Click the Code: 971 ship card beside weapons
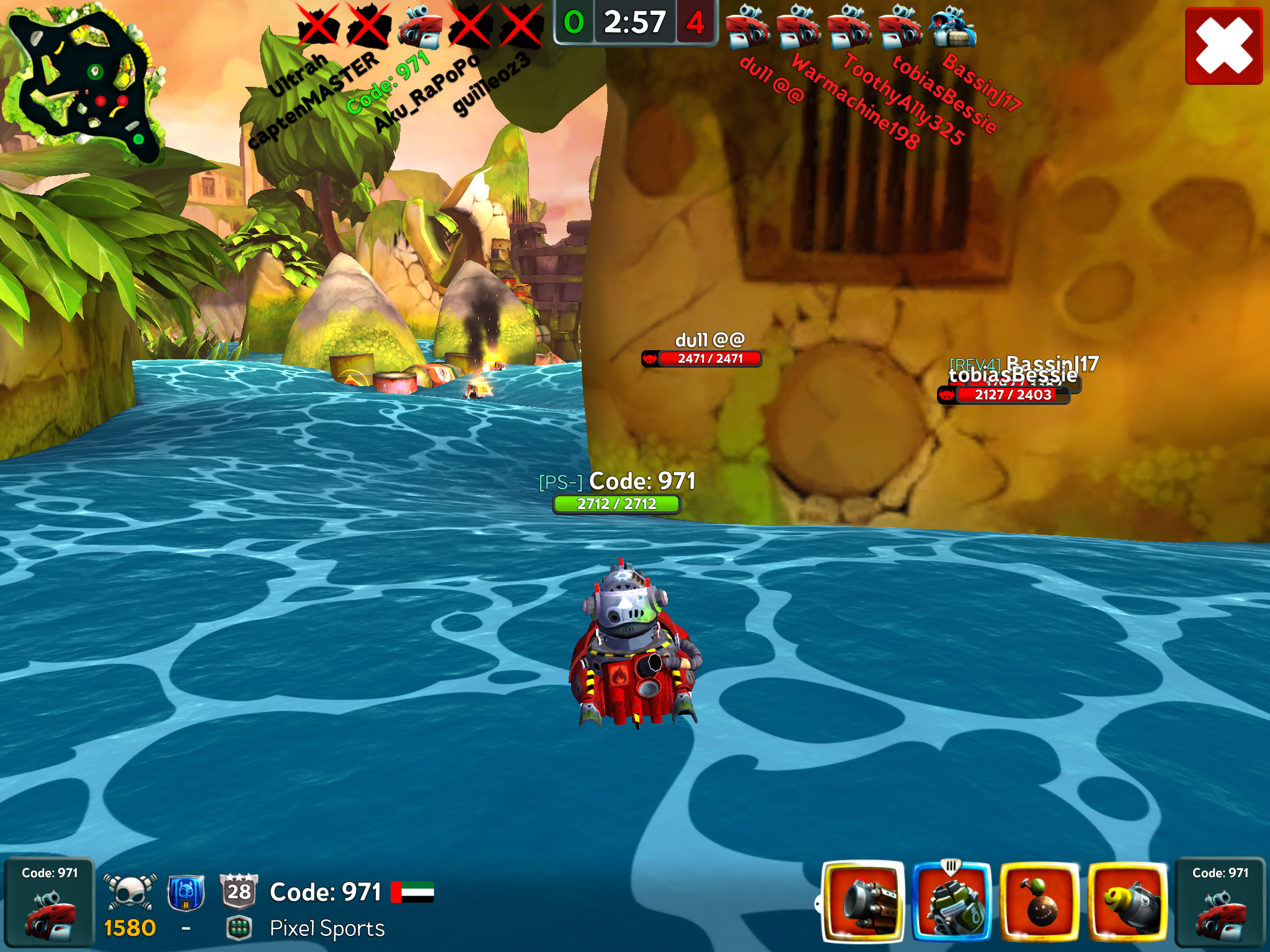The width and height of the screenshot is (1270, 952). point(1219,902)
